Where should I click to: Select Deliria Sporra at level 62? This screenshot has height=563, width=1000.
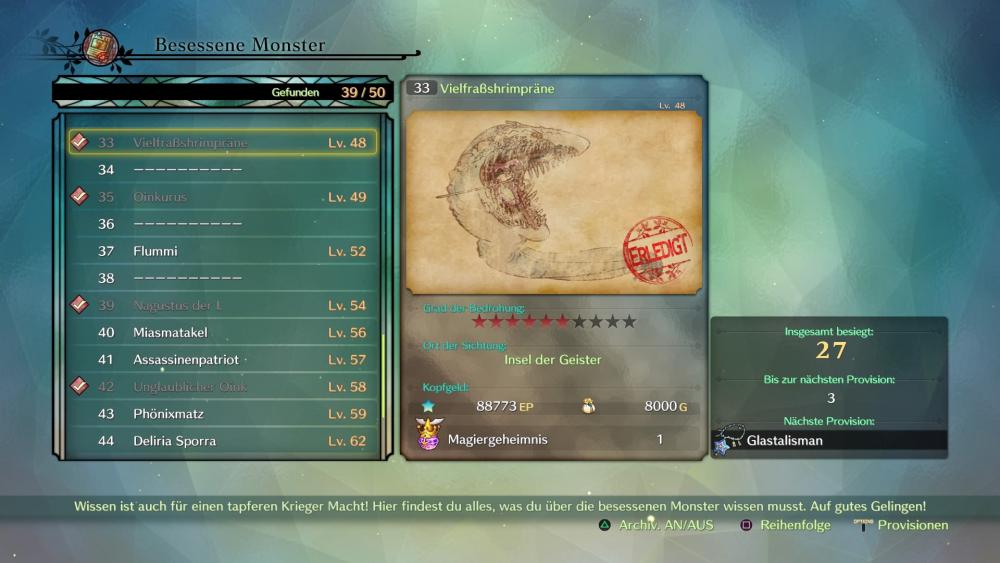[222, 440]
